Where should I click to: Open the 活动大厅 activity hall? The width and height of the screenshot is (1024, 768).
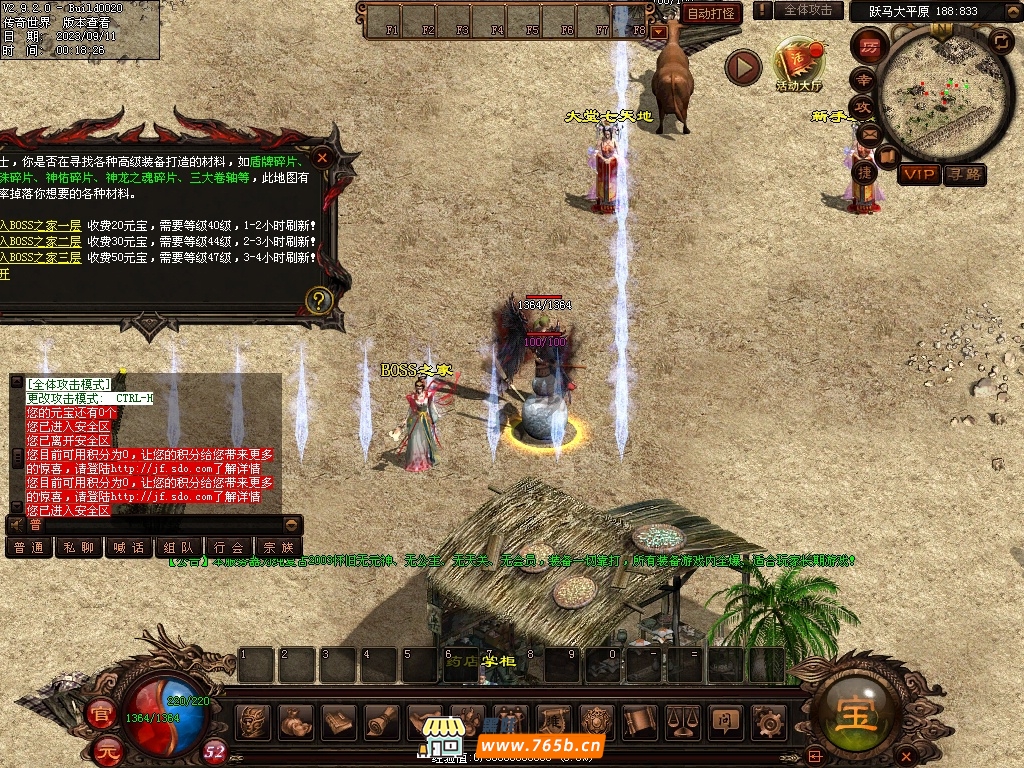(799, 65)
